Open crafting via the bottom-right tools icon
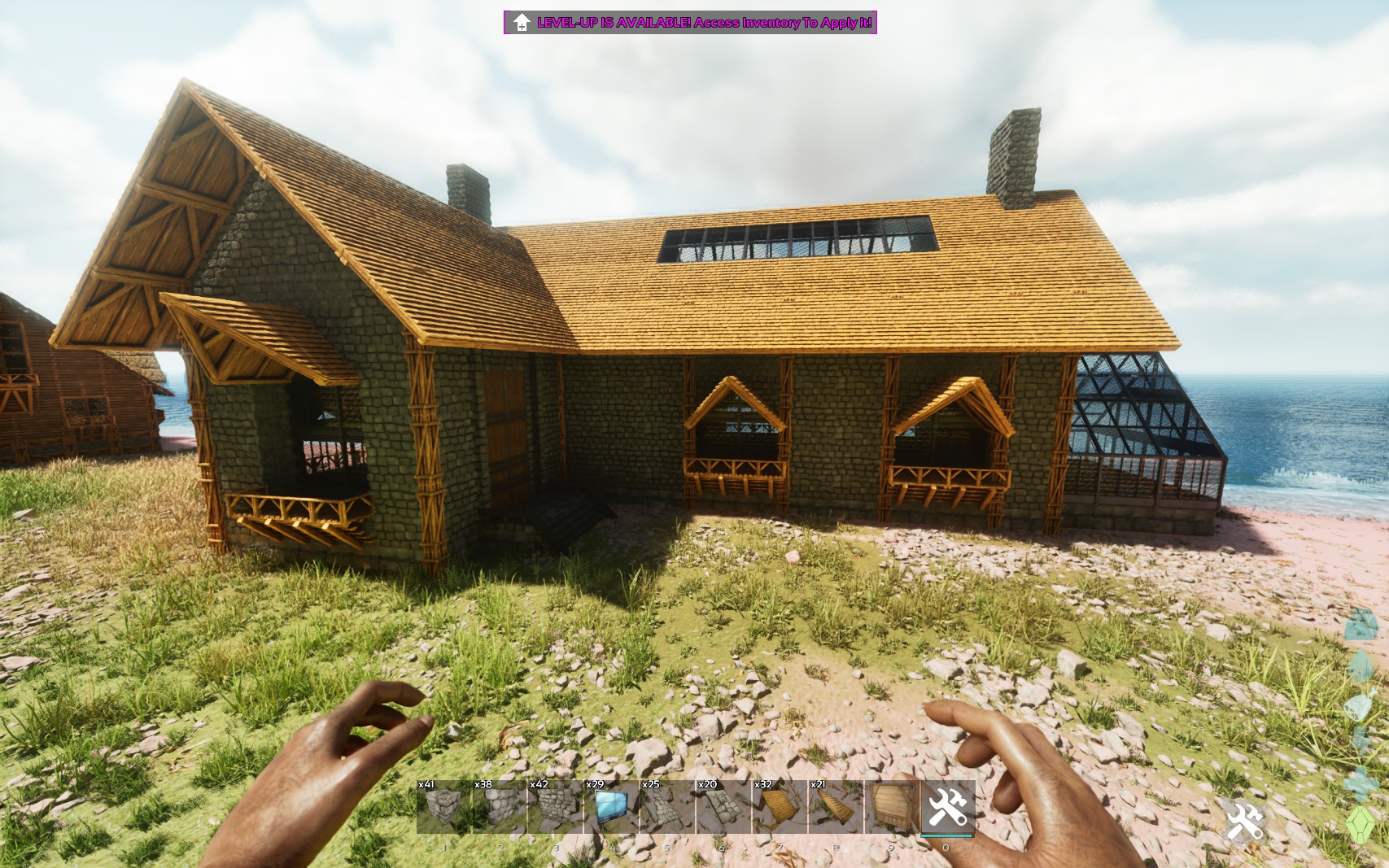 (1243, 822)
